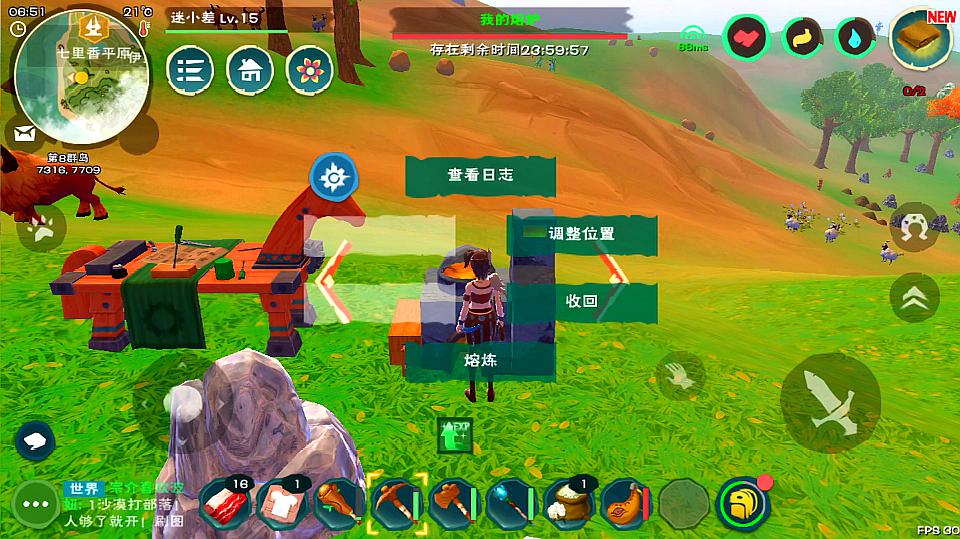Screen dimensions: 960x539
Task: Choose the 查看日志 (view log) option
Action: 480,175
